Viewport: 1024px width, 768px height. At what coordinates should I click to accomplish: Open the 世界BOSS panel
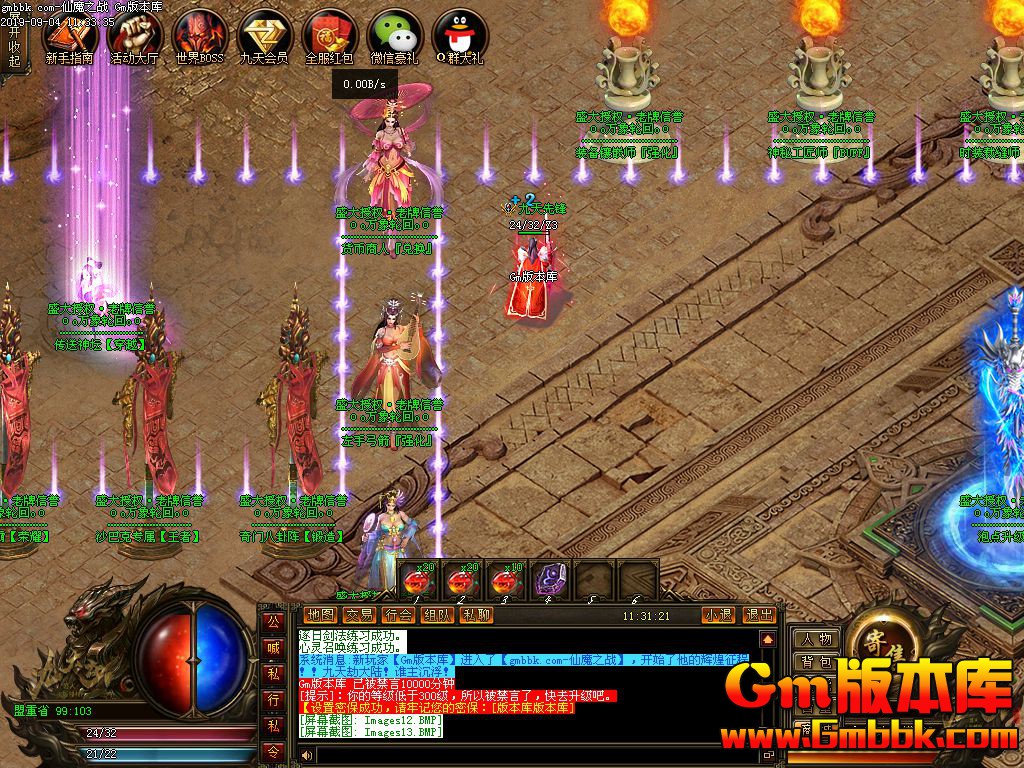tap(199, 36)
